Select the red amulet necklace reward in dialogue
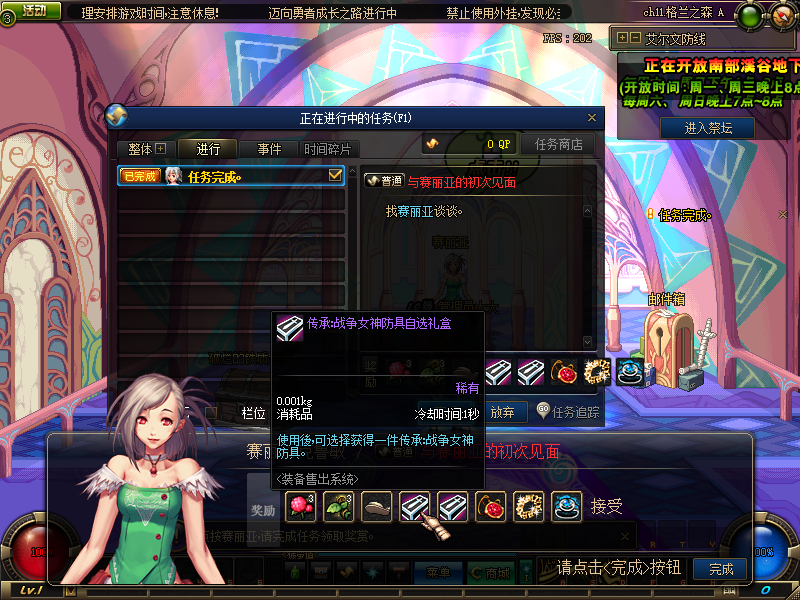This screenshot has height=600, width=800. point(490,508)
